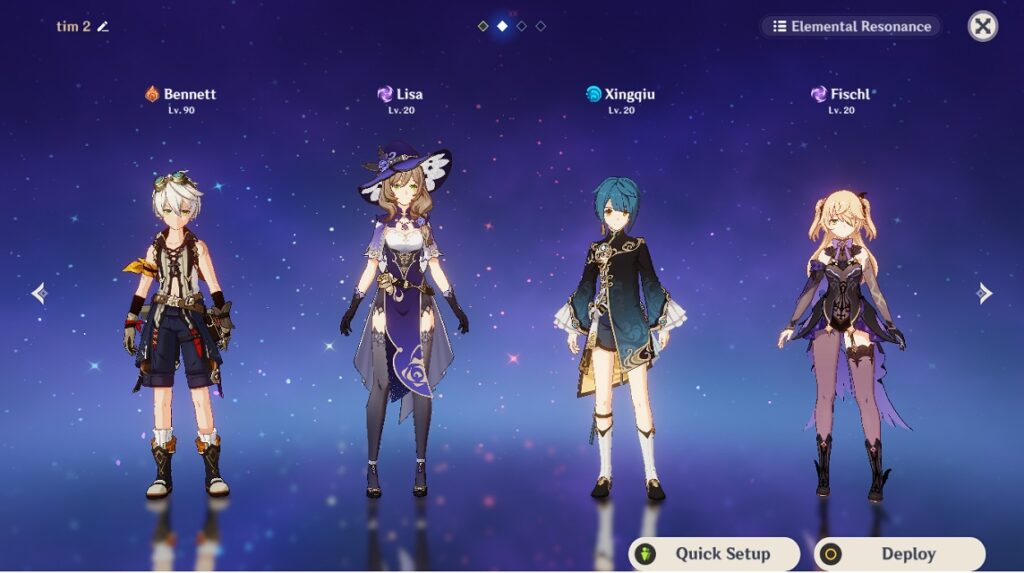This screenshot has width=1024, height=573.
Task: Select Lisa's character slot
Action: 404,320
